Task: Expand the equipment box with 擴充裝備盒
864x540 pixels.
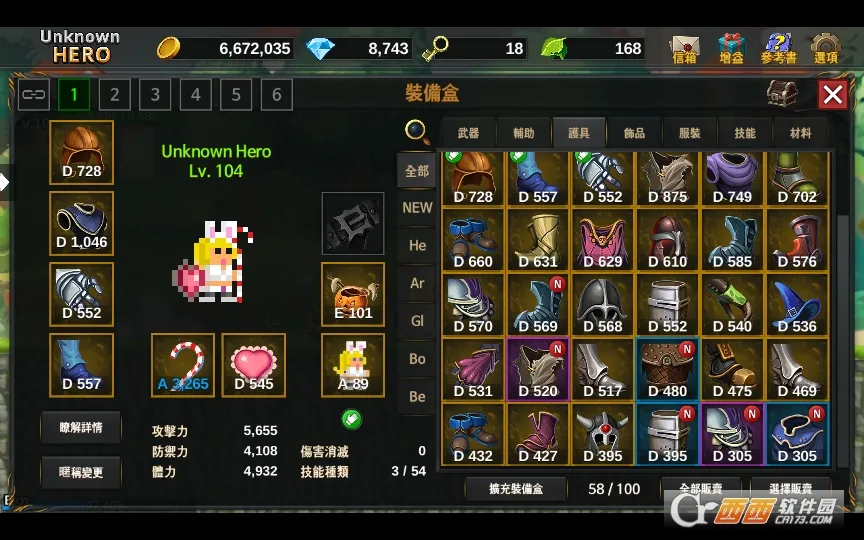Action: point(516,489)
